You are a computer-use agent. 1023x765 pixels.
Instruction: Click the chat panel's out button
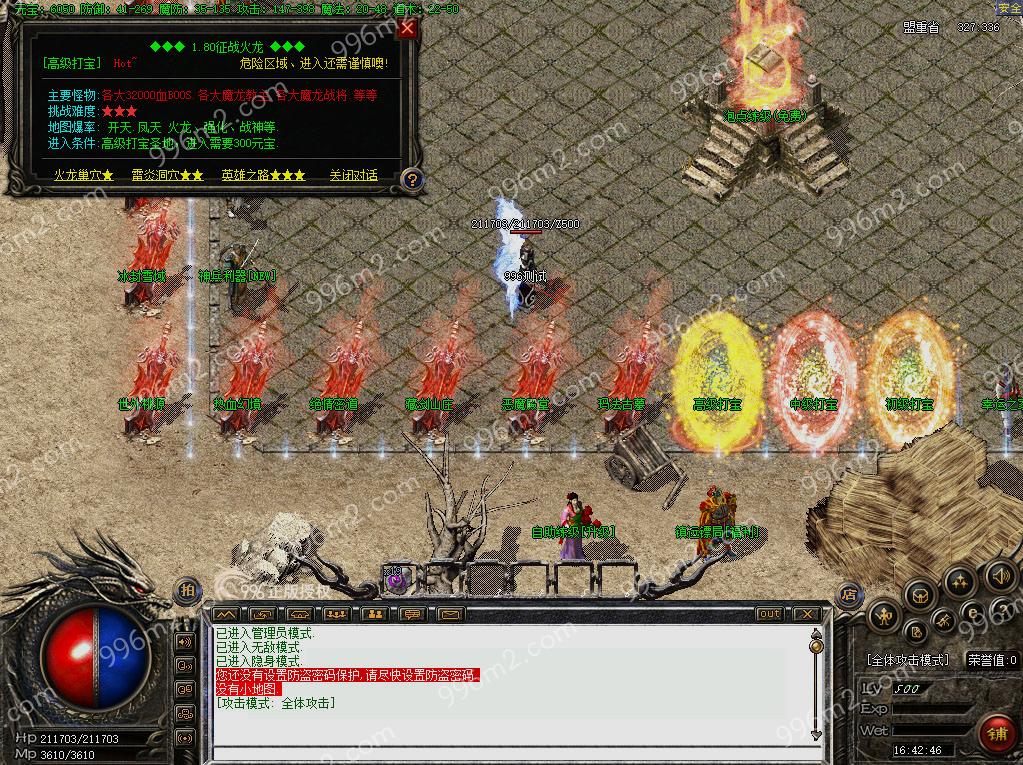(769, 614)
